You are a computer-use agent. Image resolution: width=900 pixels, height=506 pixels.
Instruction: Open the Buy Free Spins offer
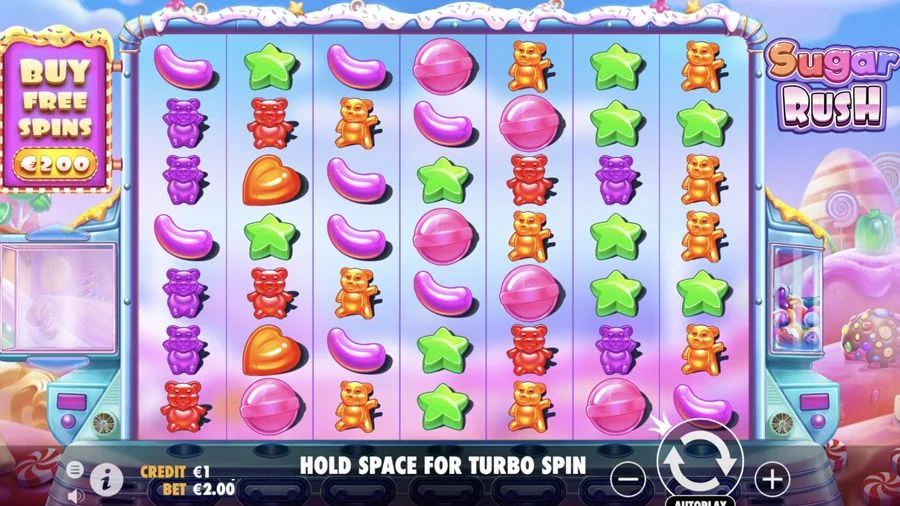point(56,108)
